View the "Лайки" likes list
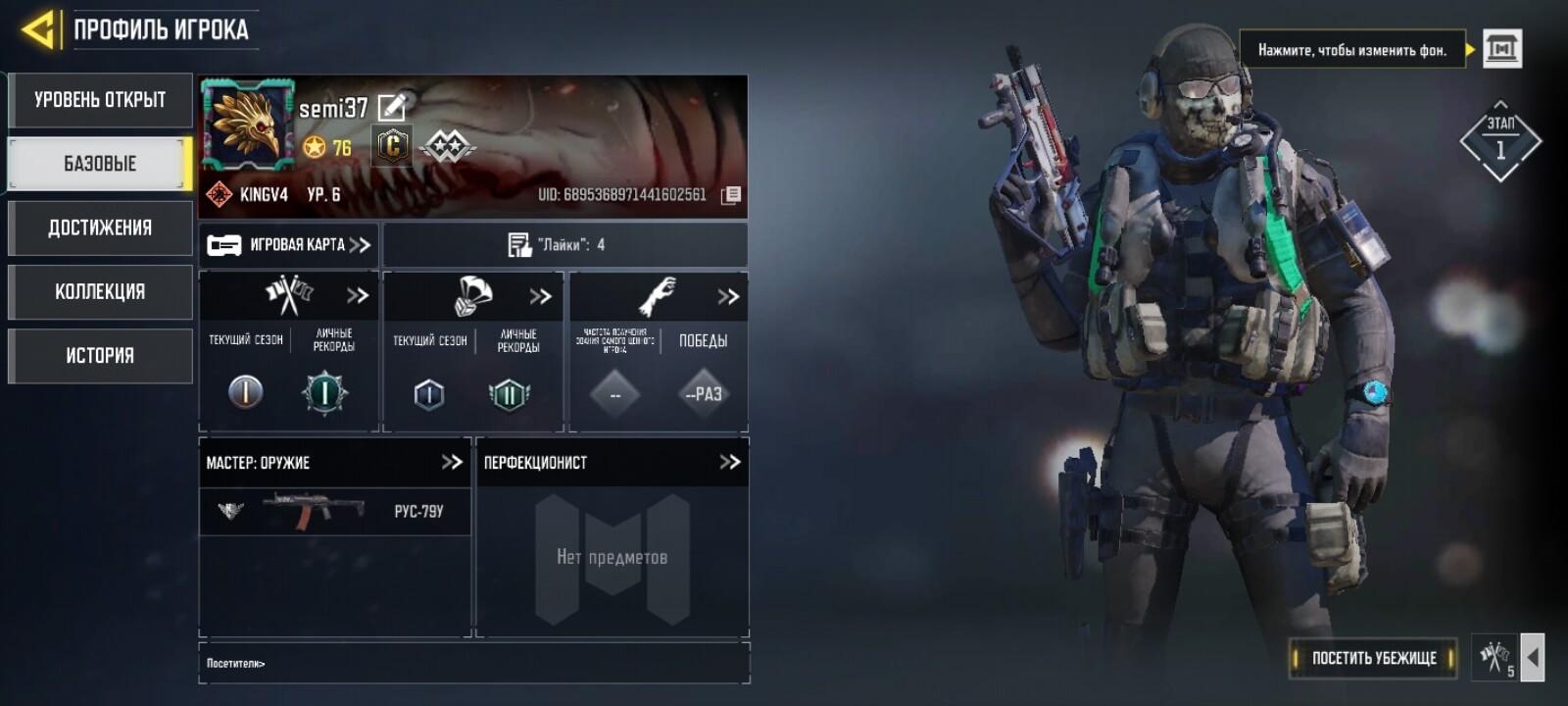 [x=564, y=245]
